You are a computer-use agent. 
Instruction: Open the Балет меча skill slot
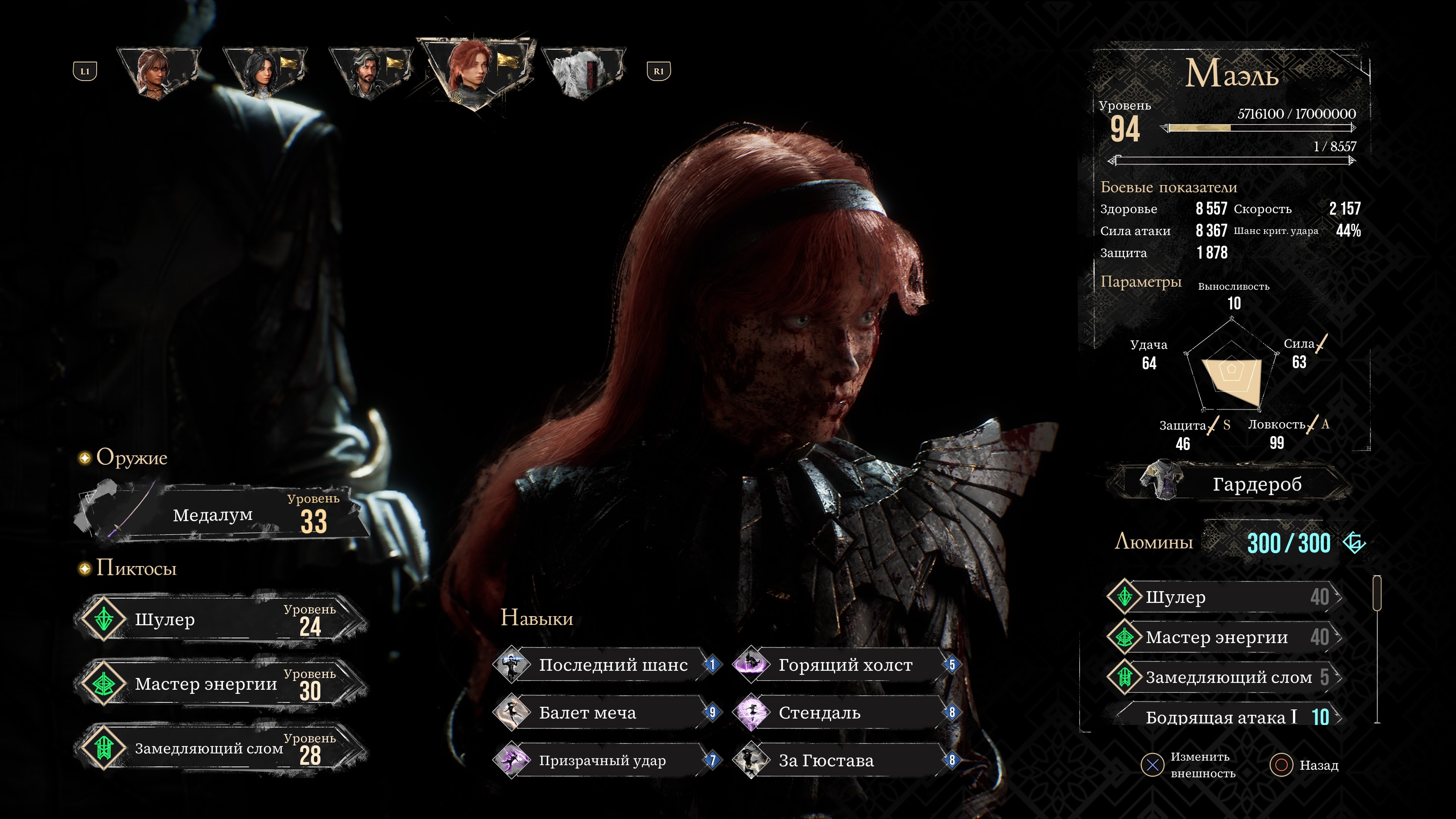pyautogui.click(x=607, y=713)
